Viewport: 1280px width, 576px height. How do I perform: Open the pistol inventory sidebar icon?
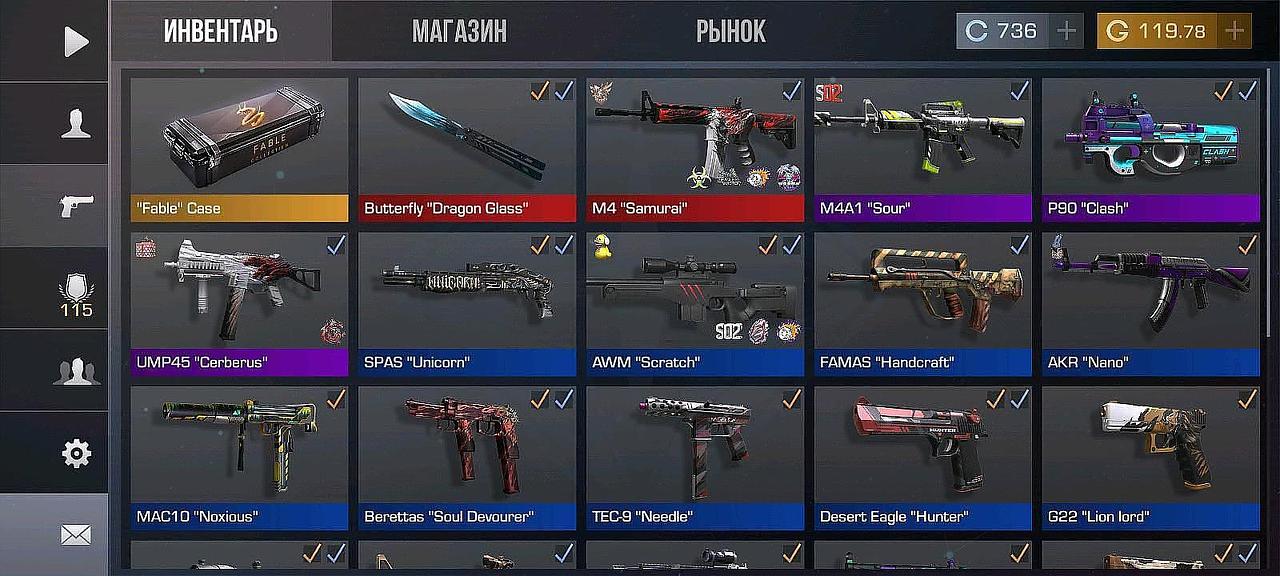75,205
